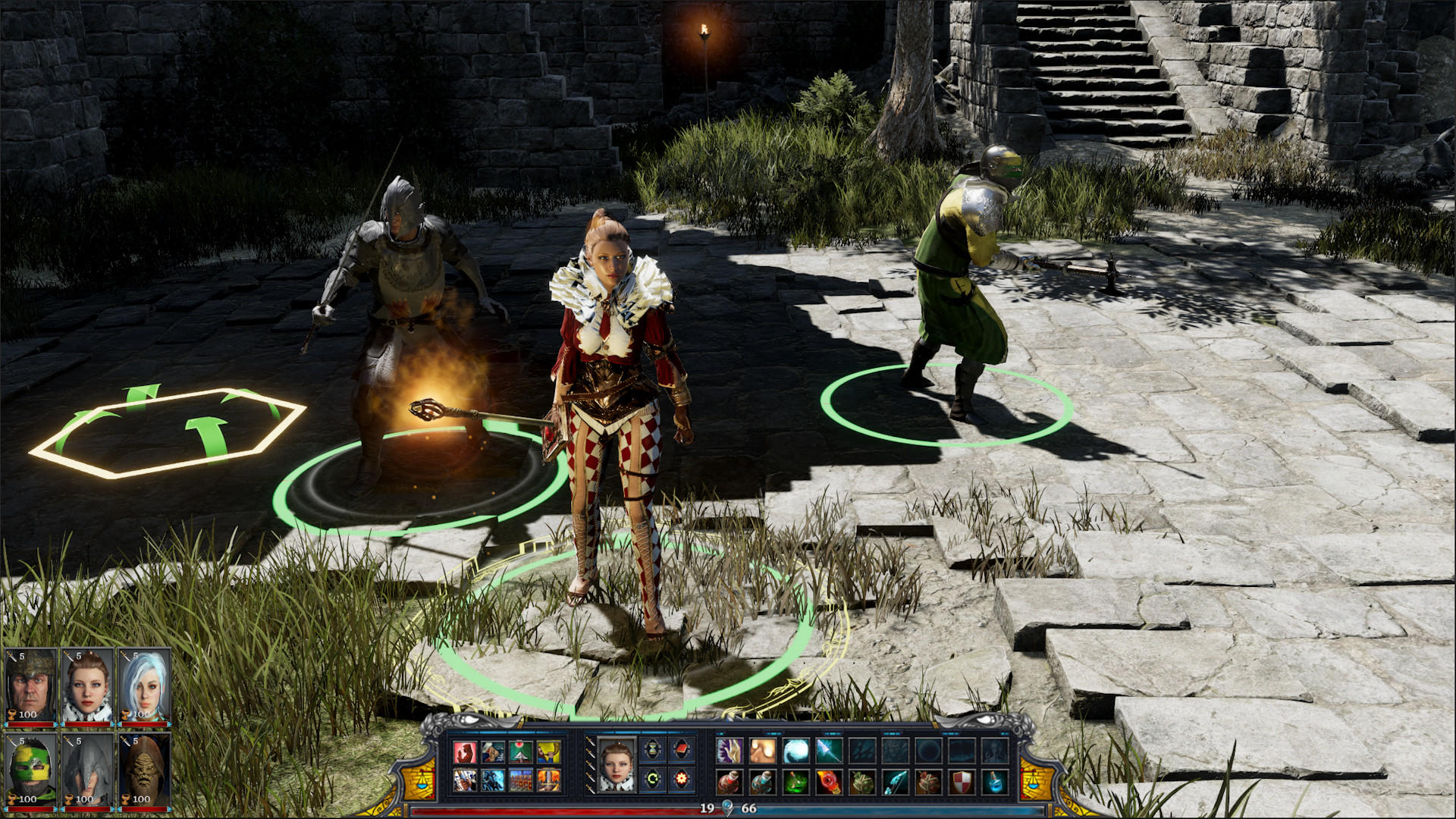
Task: Click the blue waypoint marker between 19 and 66
Action: click(728, 808)
